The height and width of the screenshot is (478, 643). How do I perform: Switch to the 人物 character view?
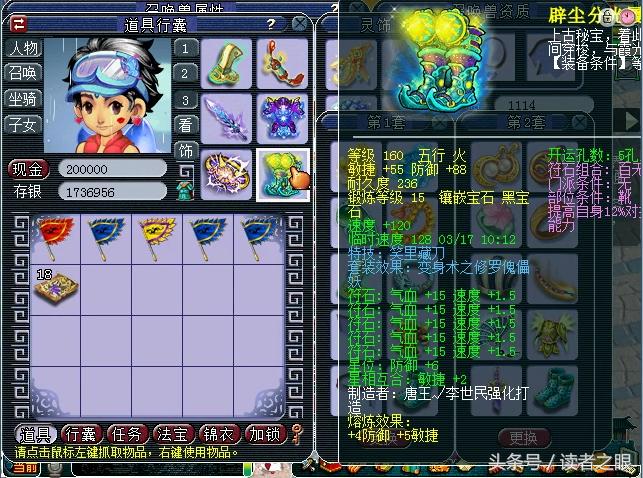click(x=22, y=48)
